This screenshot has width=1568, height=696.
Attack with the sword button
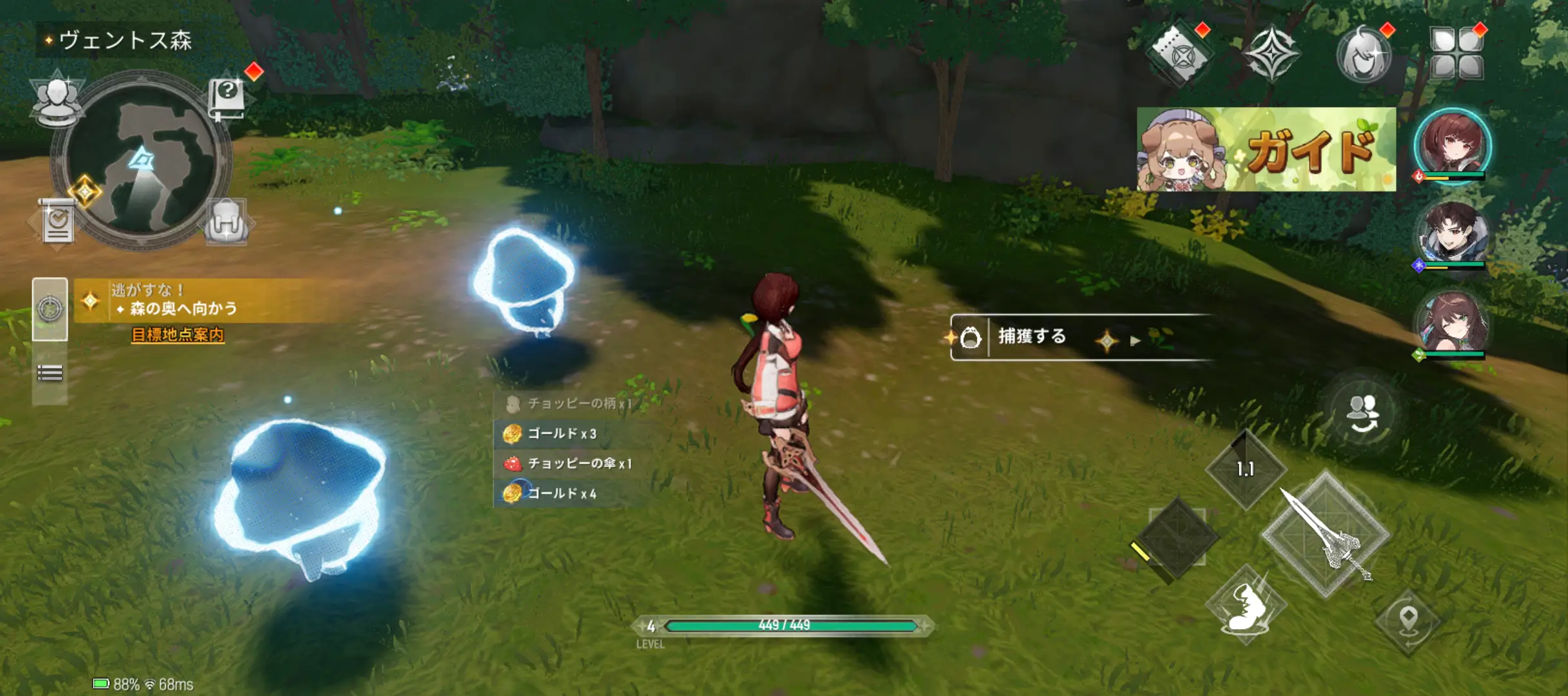1325,535
